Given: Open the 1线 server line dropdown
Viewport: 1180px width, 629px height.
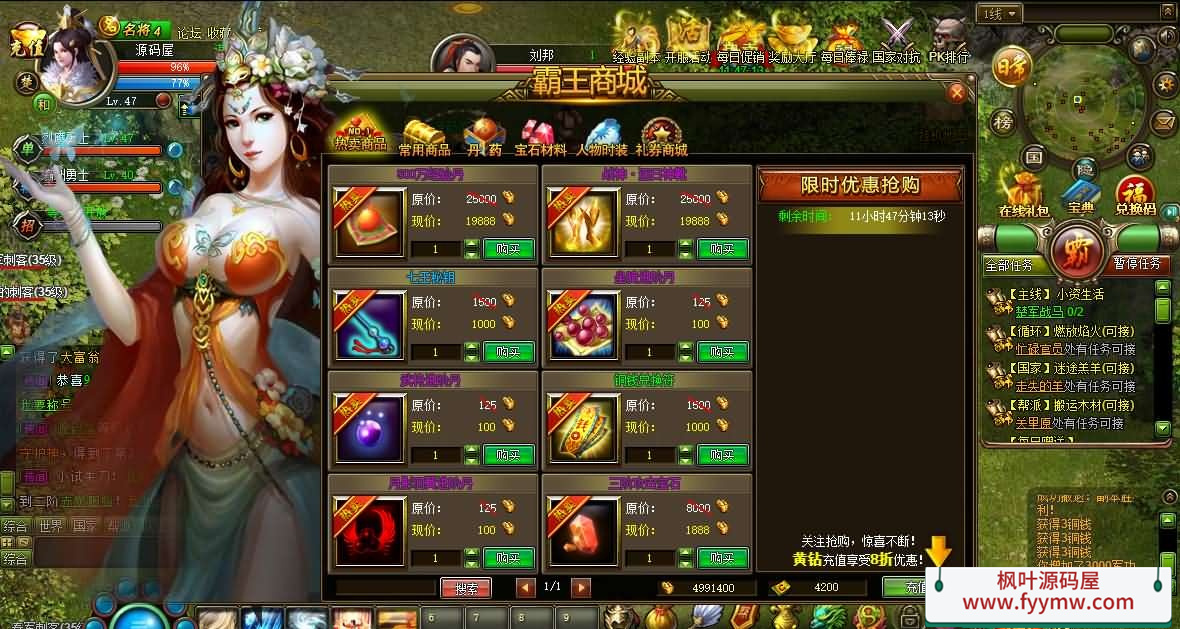Looking at the screenshot, I should click(x=1001, y=14).
